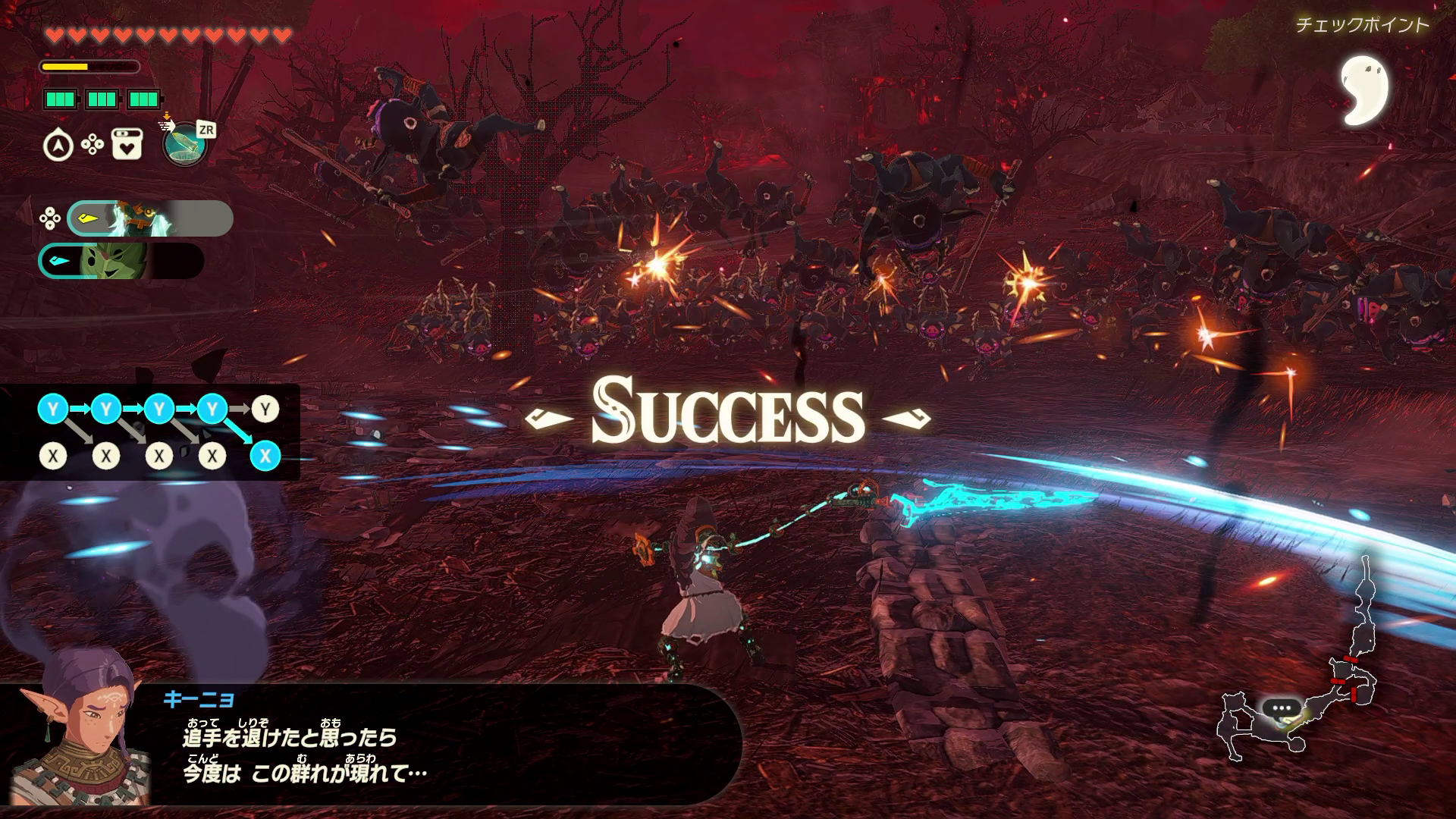1456x819 pixels.
Task: Click the white magatama icon
Action: click(x=1363, y=89)
